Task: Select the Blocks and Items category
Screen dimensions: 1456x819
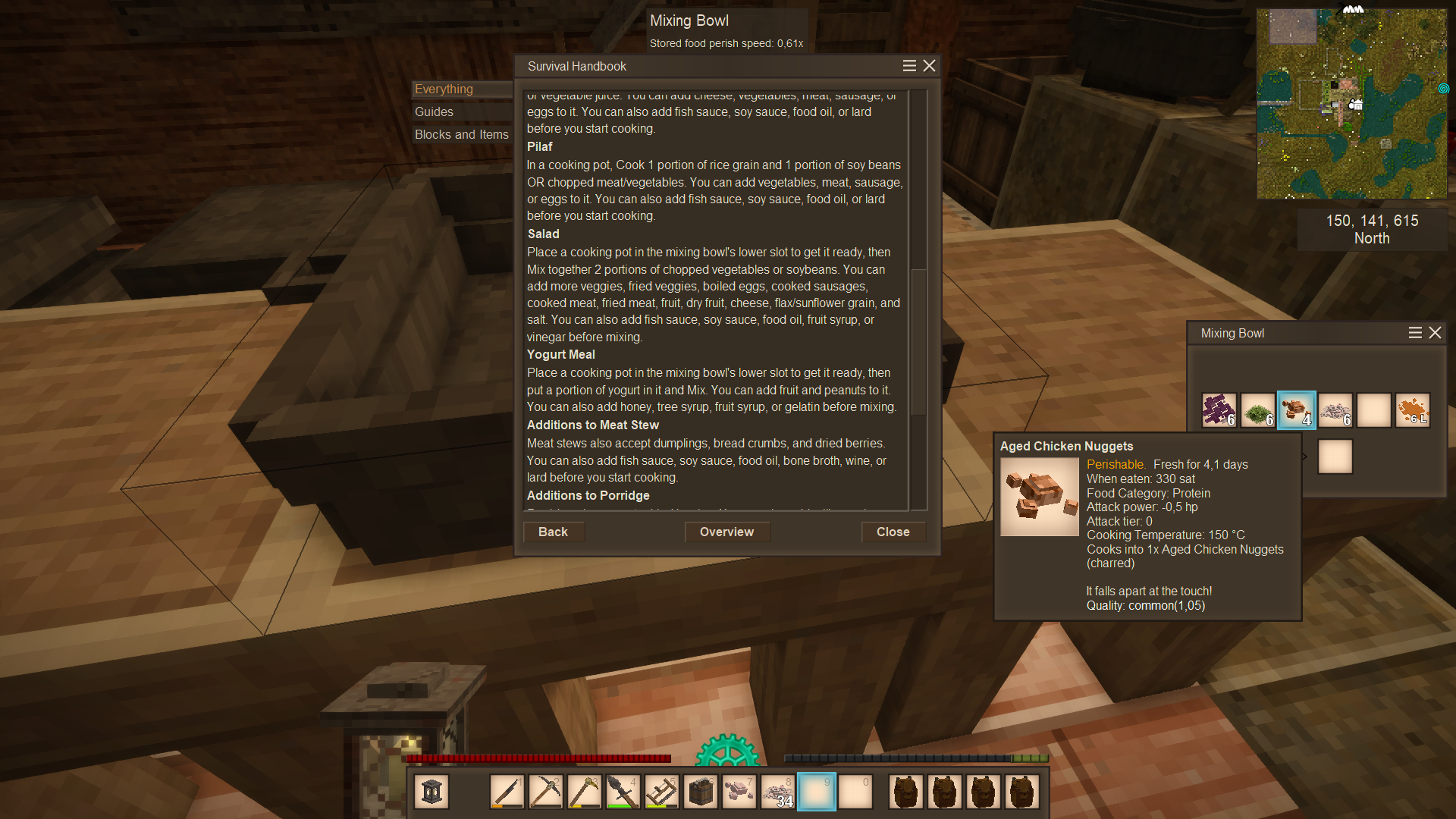Action: [x=461, y=134]
